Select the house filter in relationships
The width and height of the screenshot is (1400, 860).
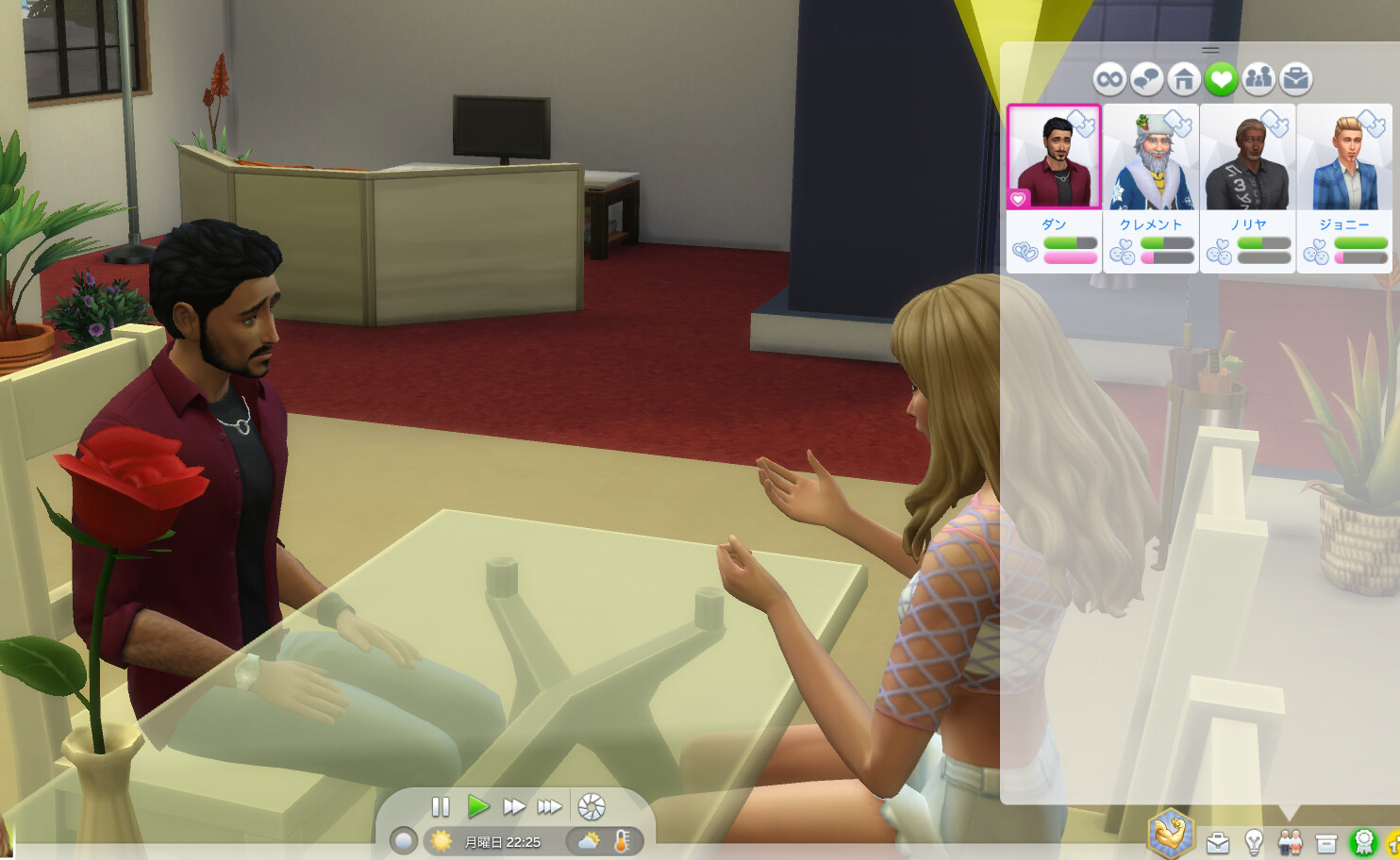pos(1184,79)
